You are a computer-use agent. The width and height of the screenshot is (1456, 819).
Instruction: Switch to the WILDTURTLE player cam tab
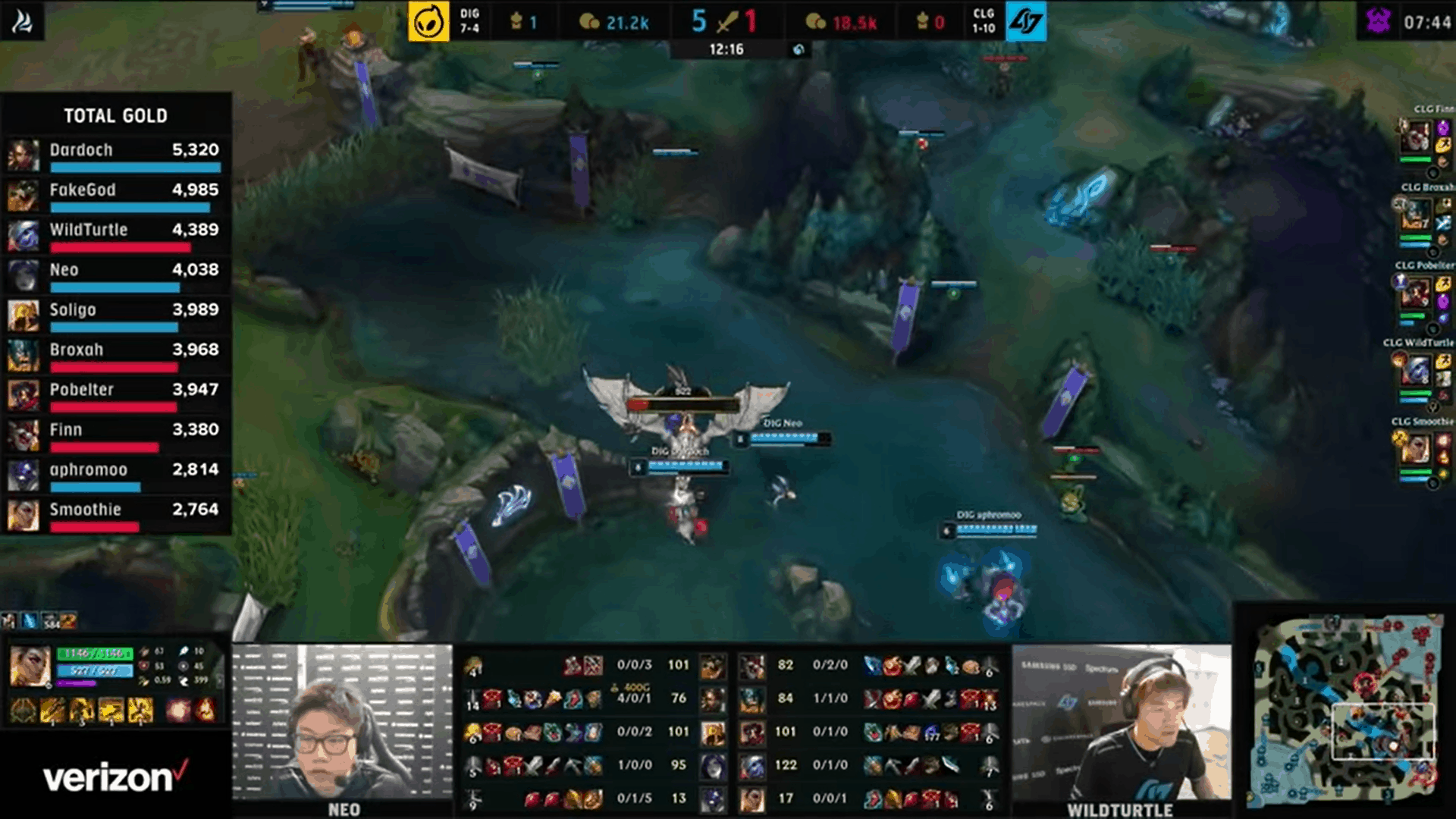[x=1121, y=810]
